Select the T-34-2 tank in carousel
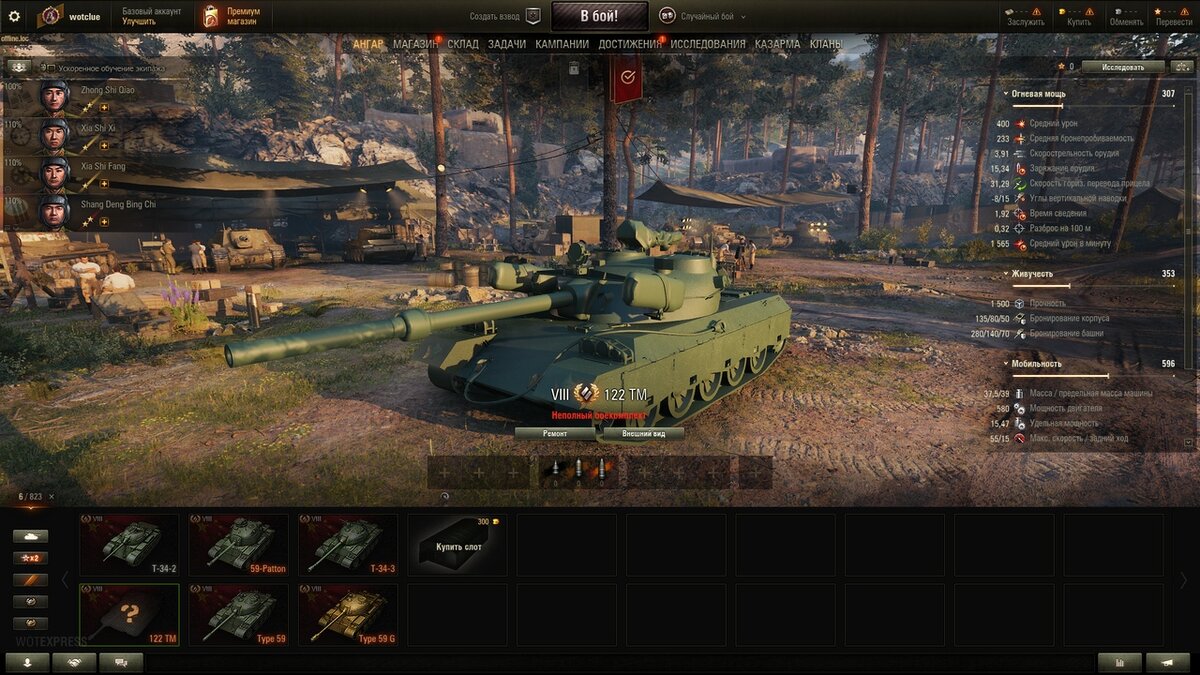Viewport: 1200px width, 675px height. [129, 545]
